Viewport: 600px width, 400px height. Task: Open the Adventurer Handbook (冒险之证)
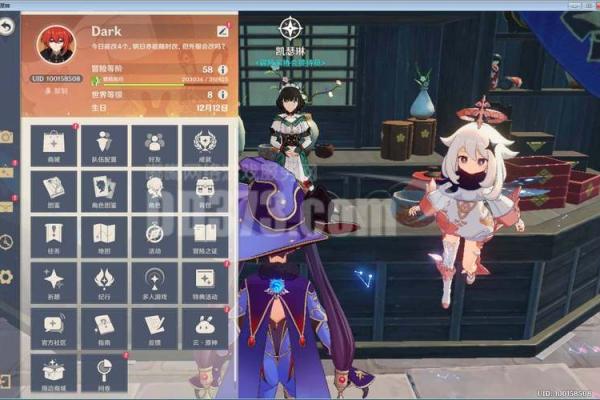click(x=204, y=237)
